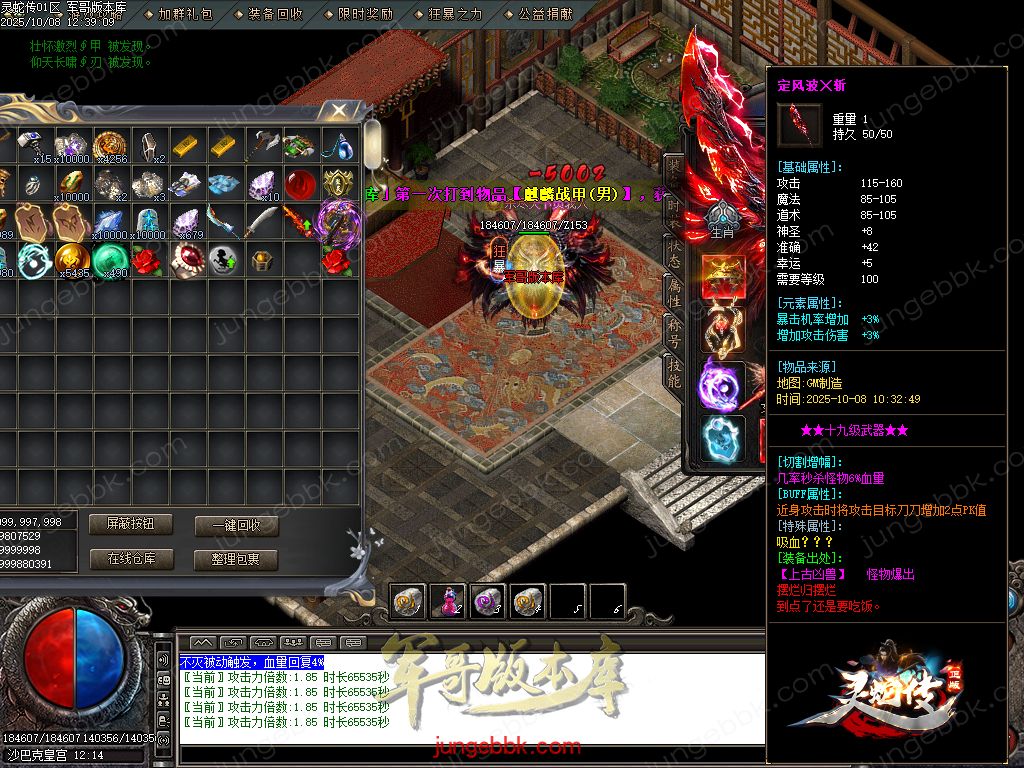Screen dimensions: 1024x768
Task: Close the bag inventory window
Action: pos(341,110)
